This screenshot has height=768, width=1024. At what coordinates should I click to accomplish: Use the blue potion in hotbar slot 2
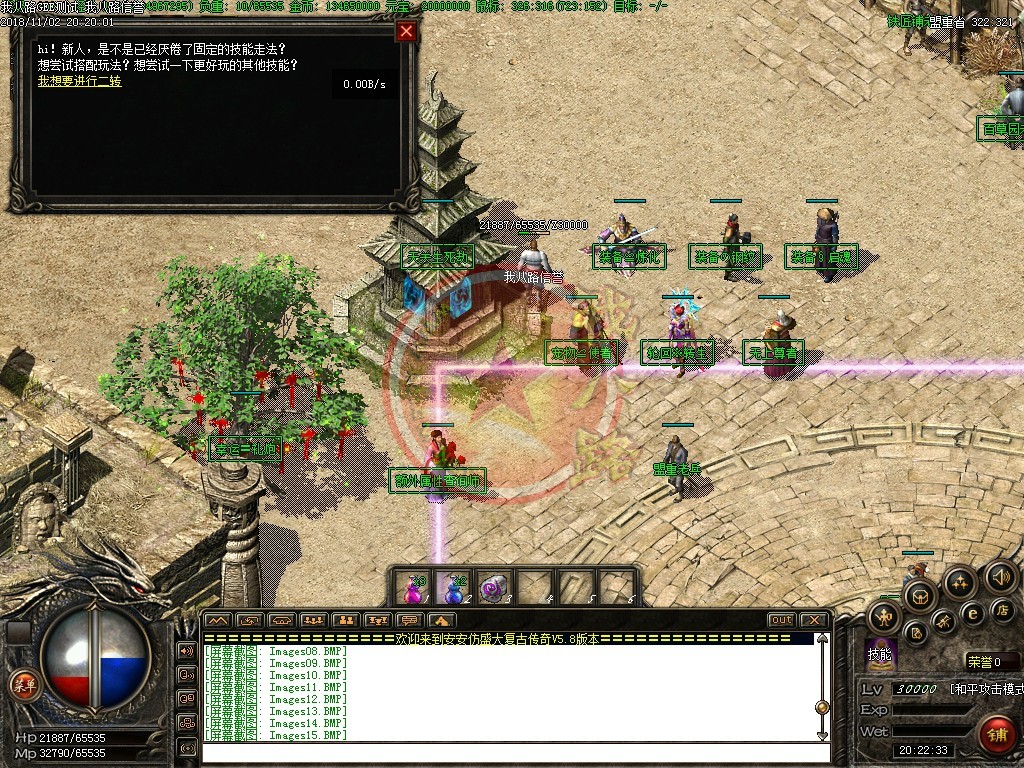tap(453, 587)
